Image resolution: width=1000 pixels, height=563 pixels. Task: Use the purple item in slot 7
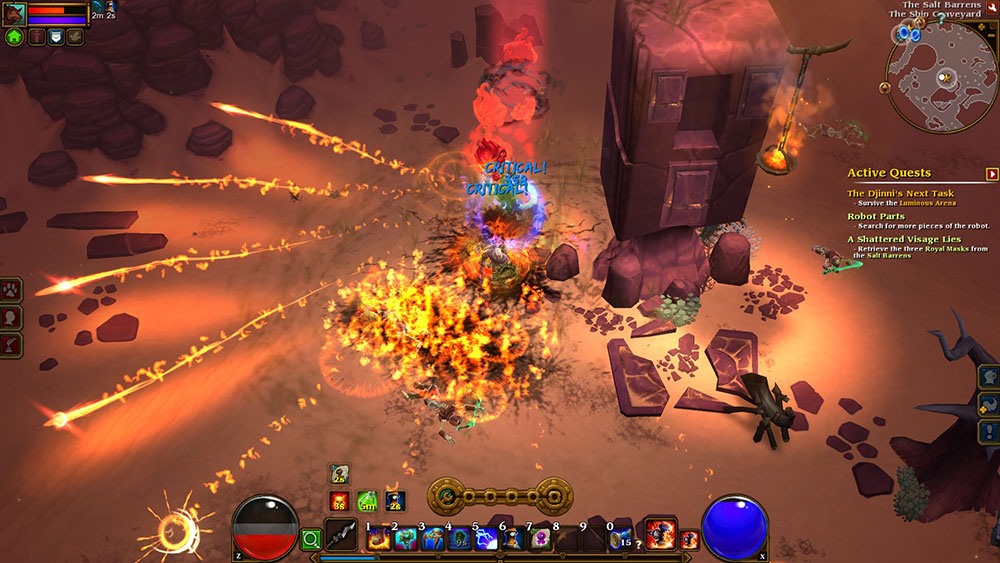[x=540, y=539]
